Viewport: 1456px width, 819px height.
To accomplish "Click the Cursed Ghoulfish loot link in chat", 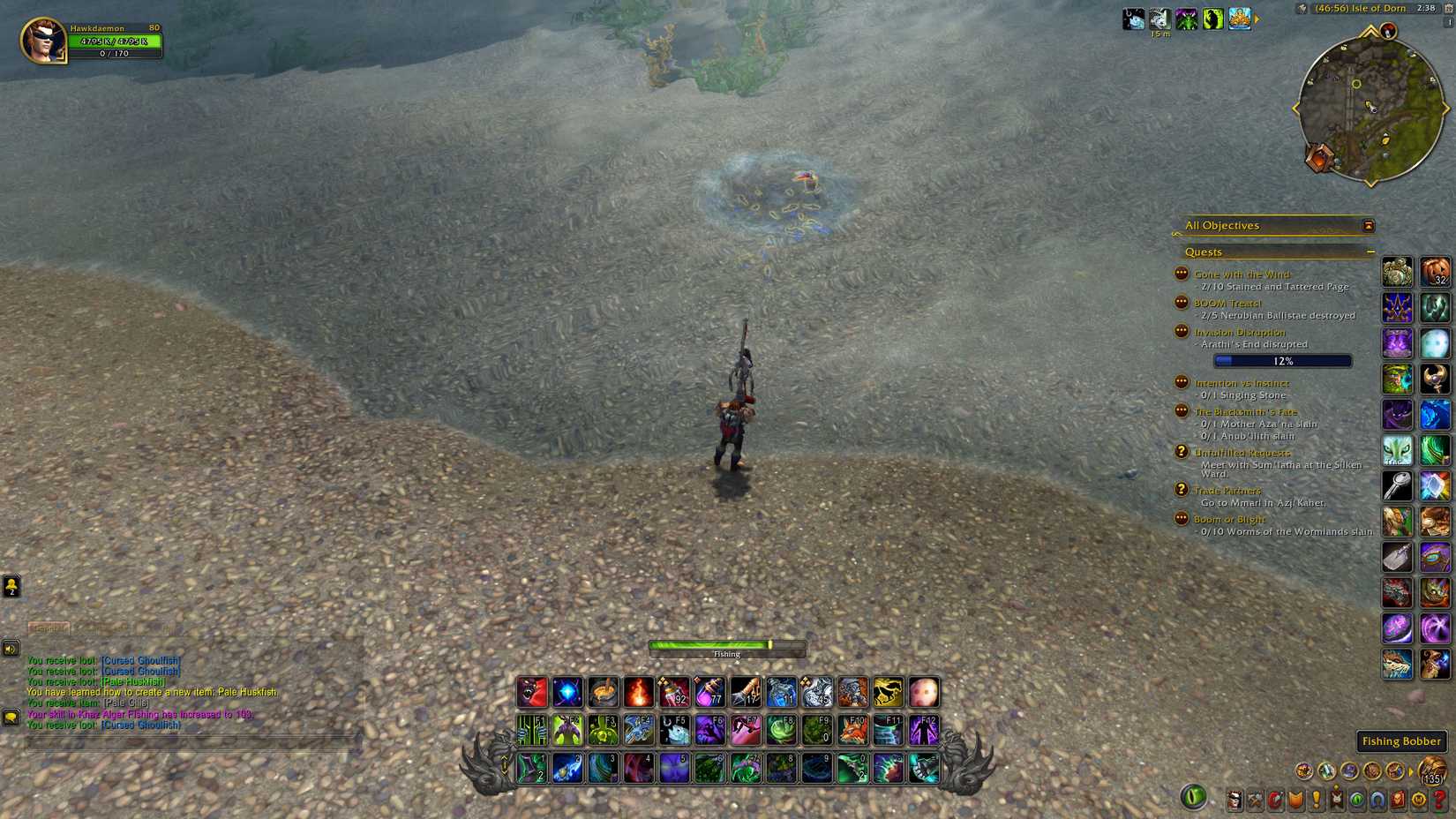I will click(x=139, y=660).
